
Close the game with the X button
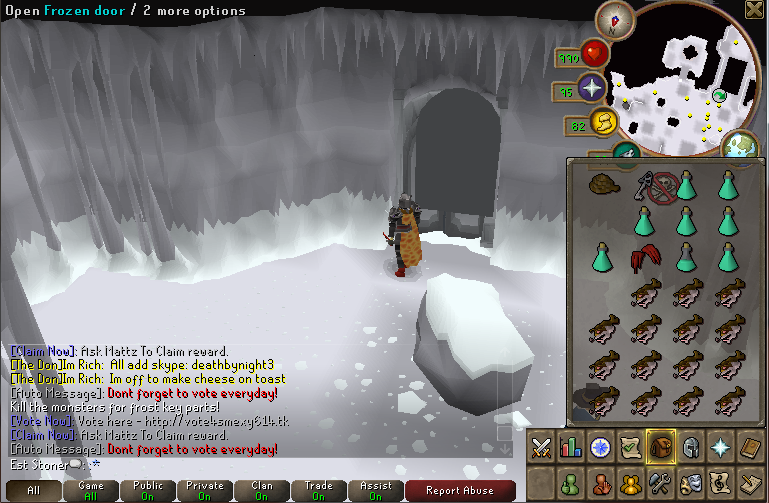point(755,10)
